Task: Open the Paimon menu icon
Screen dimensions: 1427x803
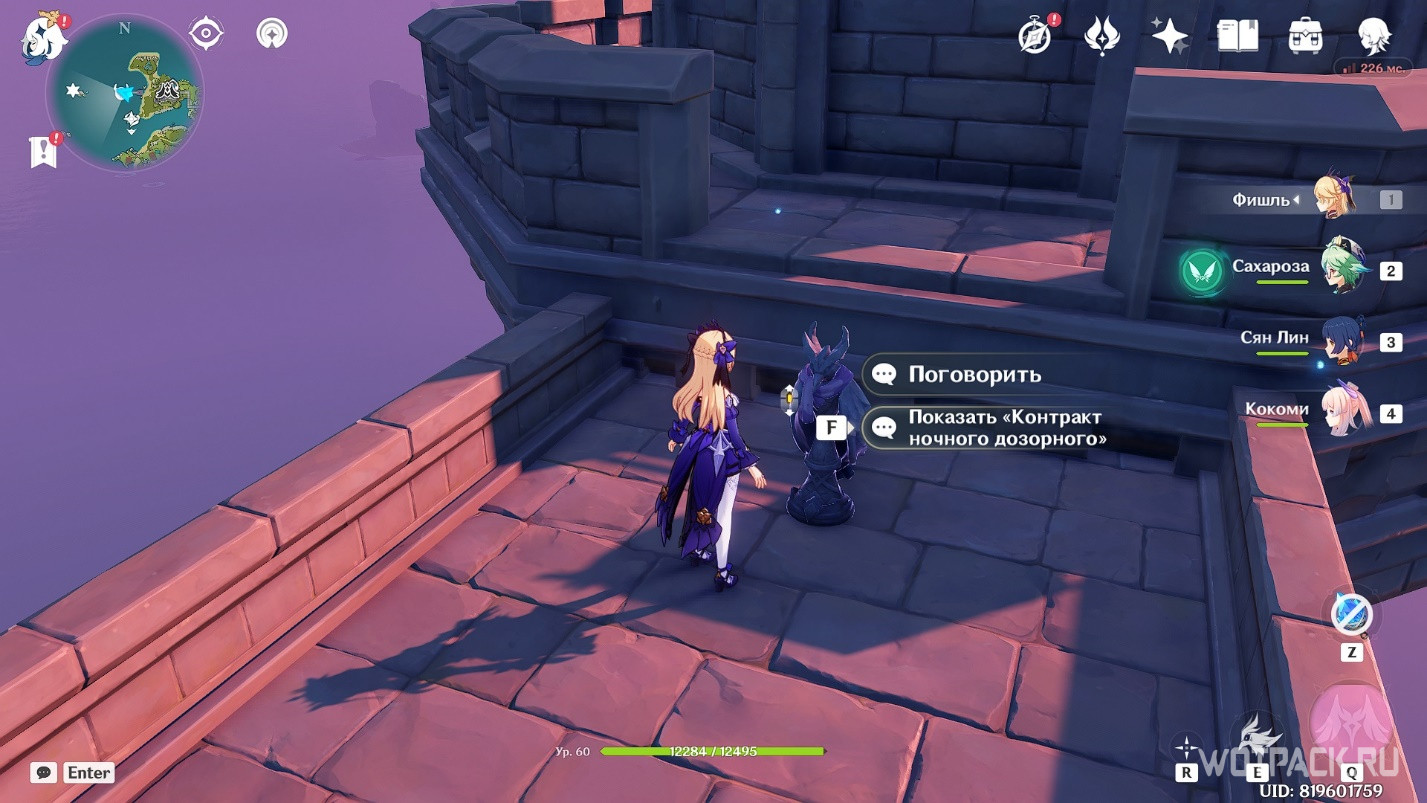Action: pos(44,37)
